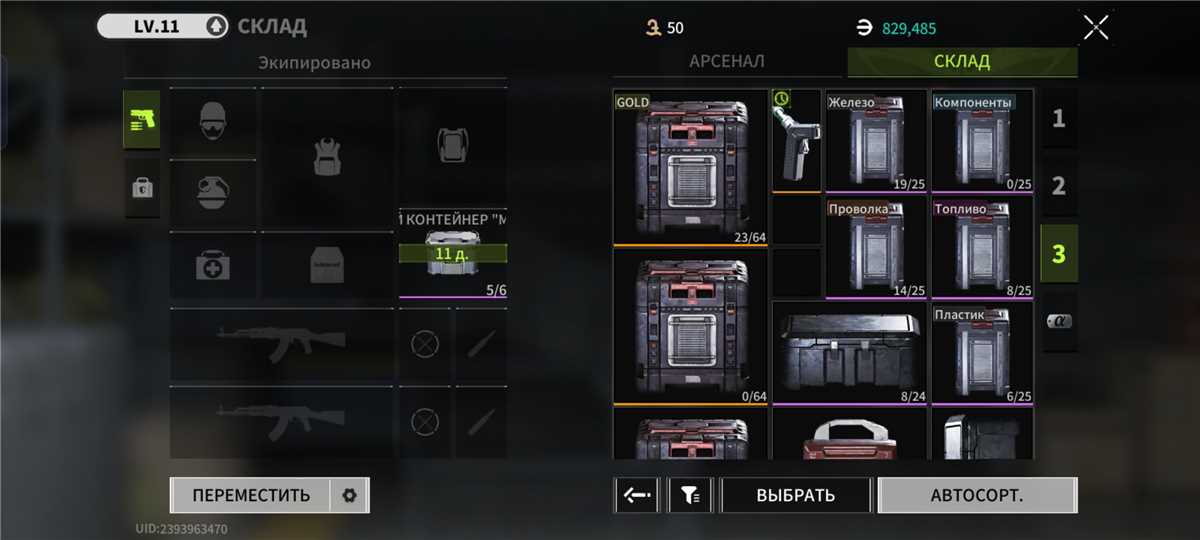Open the alpha storage page

1059,321
